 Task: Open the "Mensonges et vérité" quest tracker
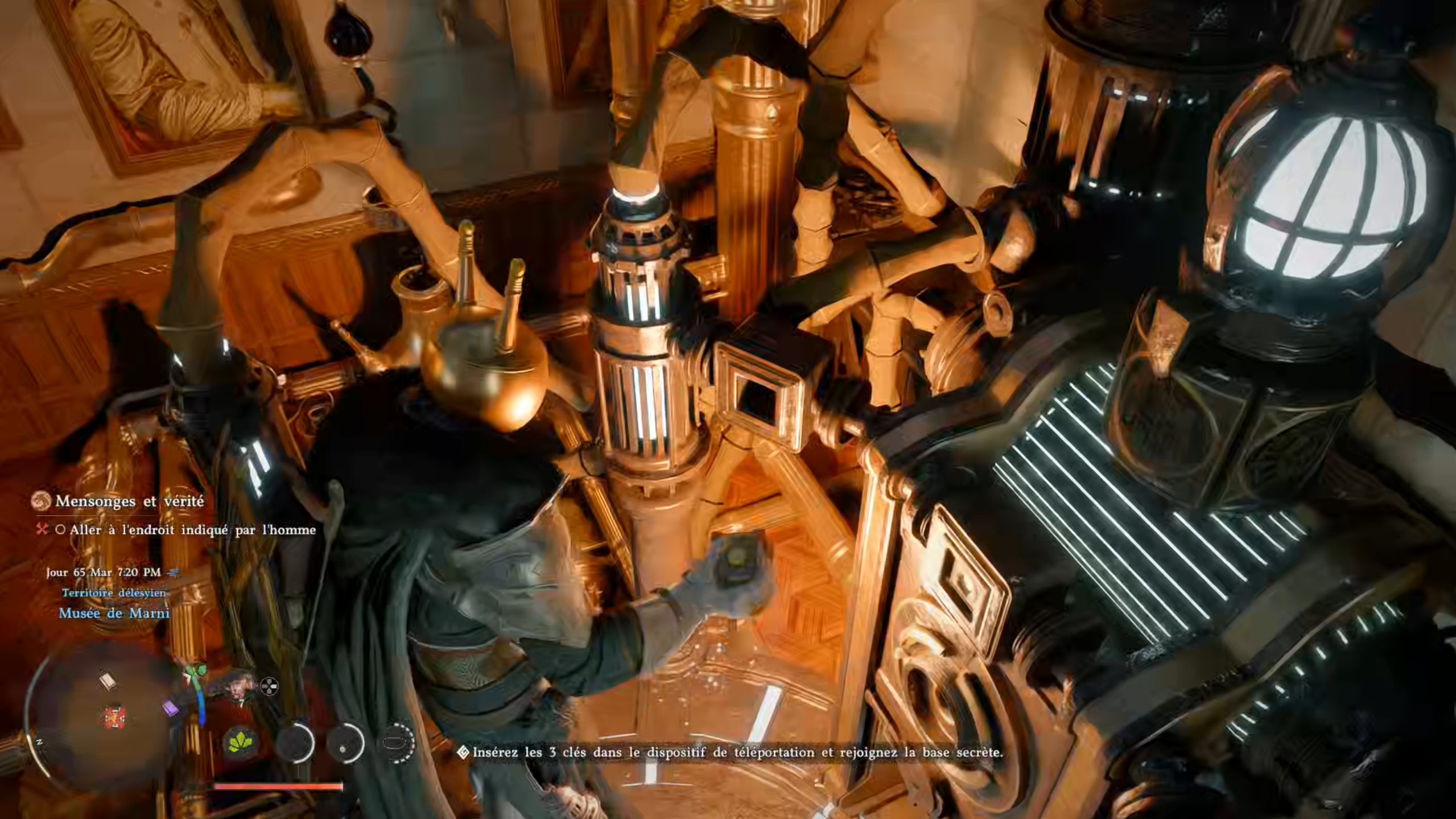[129, 501]
